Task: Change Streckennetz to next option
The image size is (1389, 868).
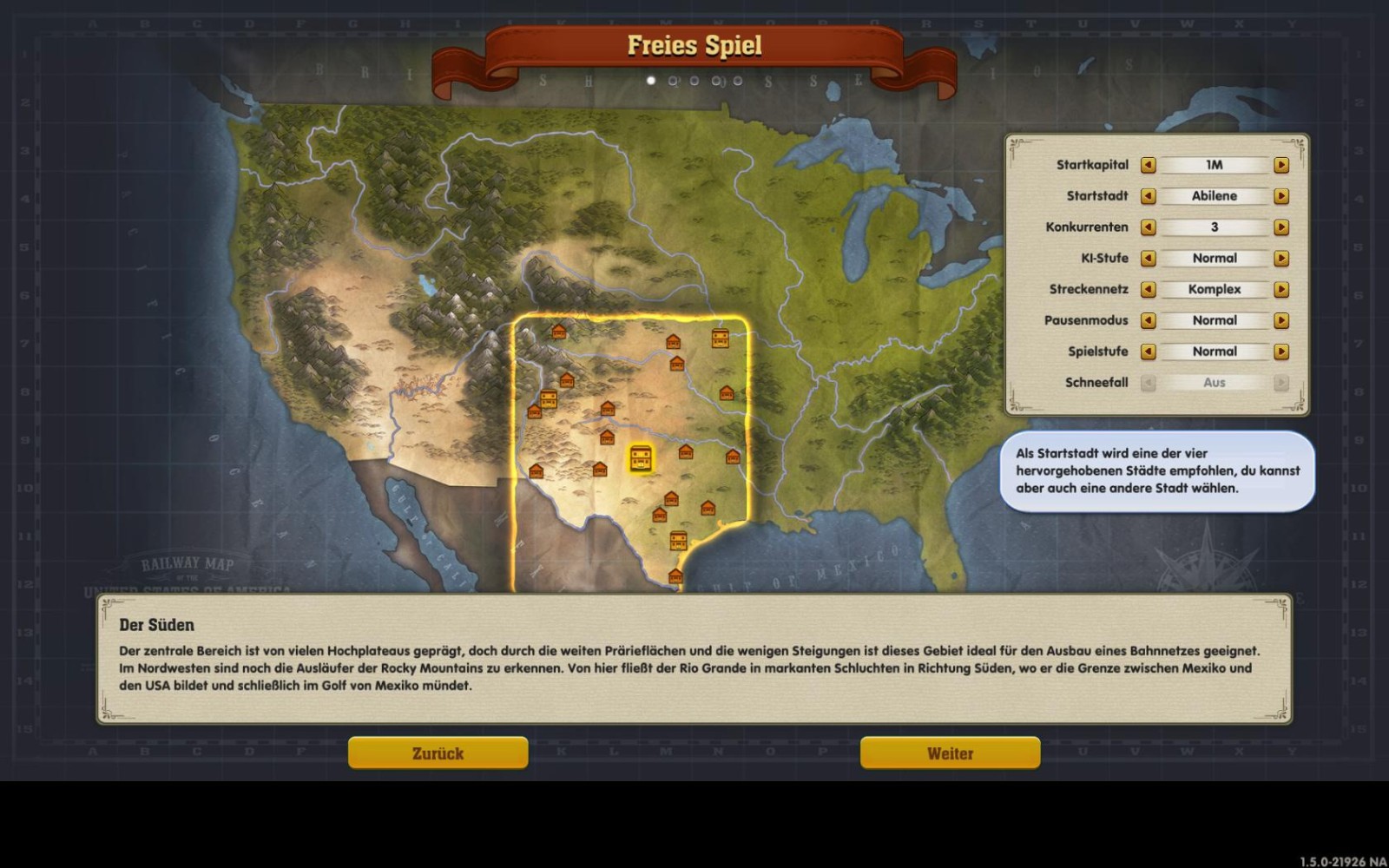Action: click(x=1281, y=290)
